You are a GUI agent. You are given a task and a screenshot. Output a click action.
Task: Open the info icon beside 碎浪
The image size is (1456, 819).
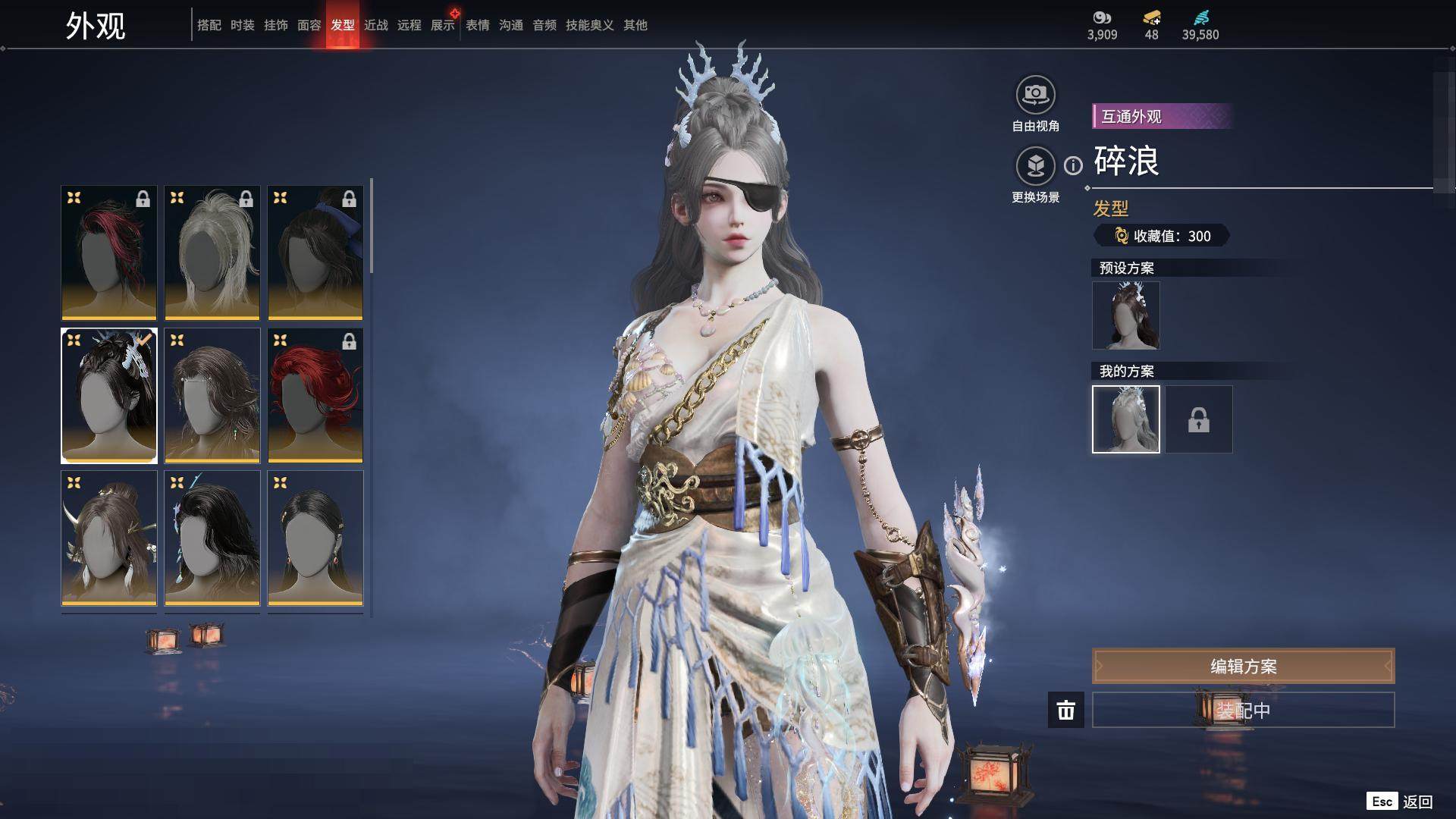click(x=1073, y=165)
